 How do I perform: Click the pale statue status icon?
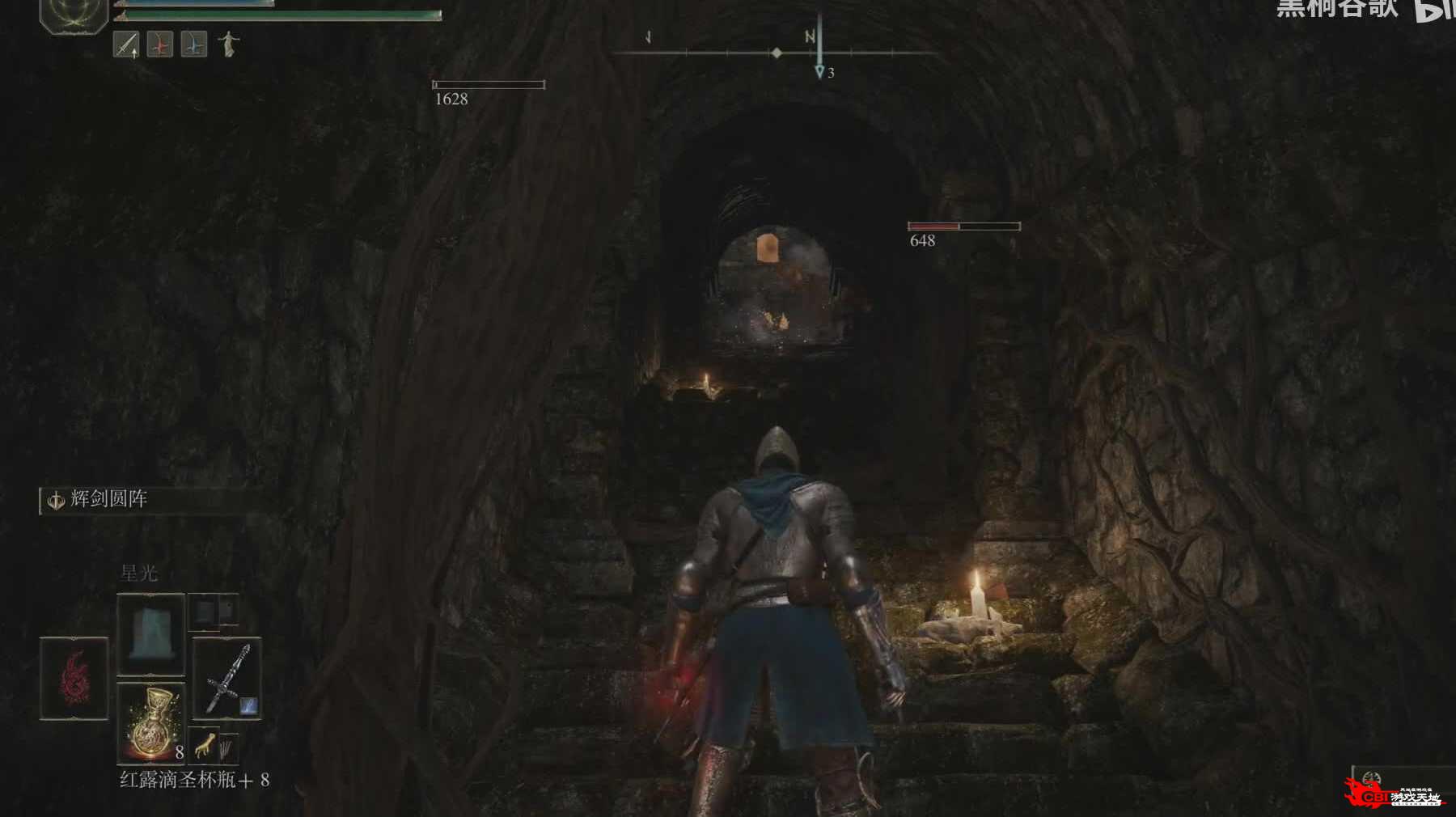pyautogui.click(x=229, y=44)
